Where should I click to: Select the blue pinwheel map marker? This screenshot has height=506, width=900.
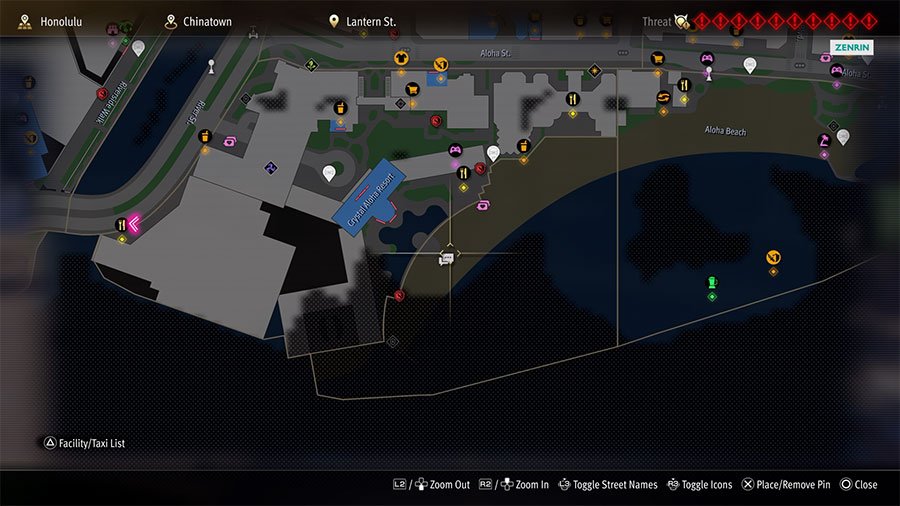tap(269, 167)
